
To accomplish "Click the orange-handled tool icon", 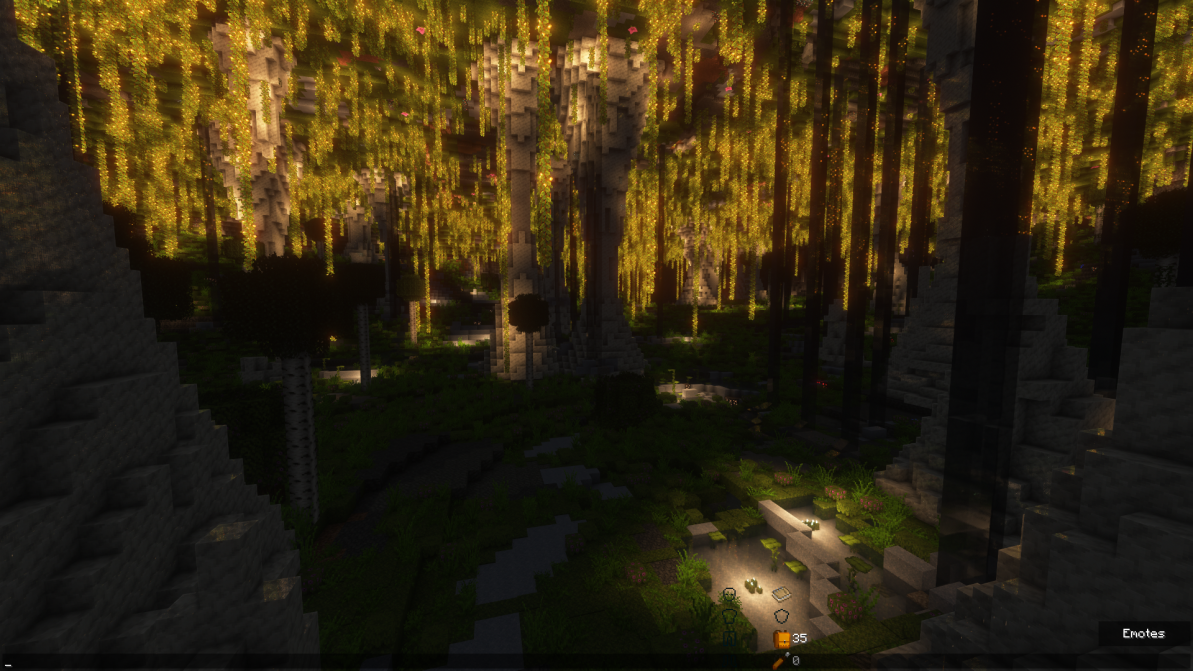I will pos(780,660).
